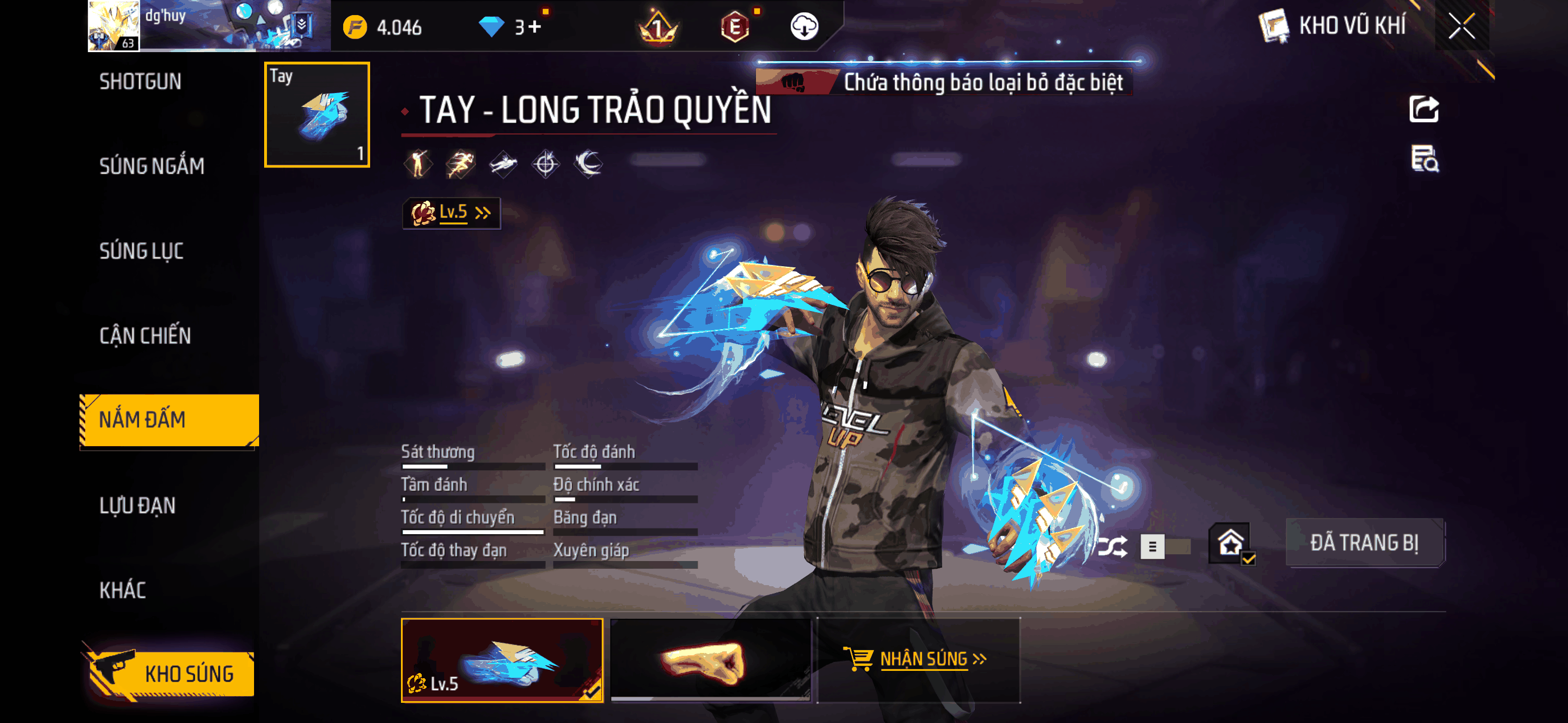Click the fist emblem beside the removal notice
Screen dimensions: 1568x723
pyautogui.click(x=796, y=84)
